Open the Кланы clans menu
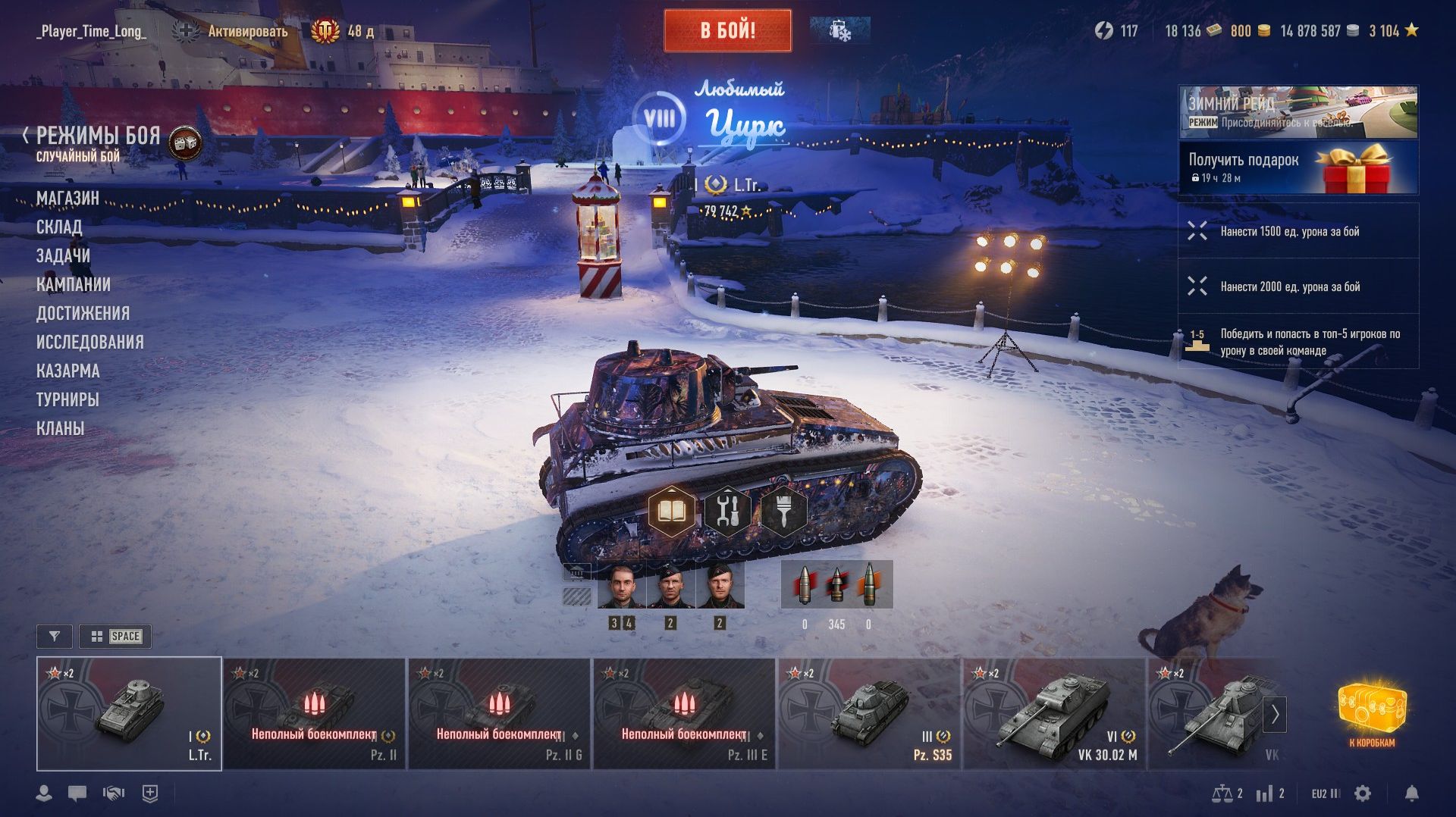This screenshot has height=817, width=1456. (x=60, y=428)
